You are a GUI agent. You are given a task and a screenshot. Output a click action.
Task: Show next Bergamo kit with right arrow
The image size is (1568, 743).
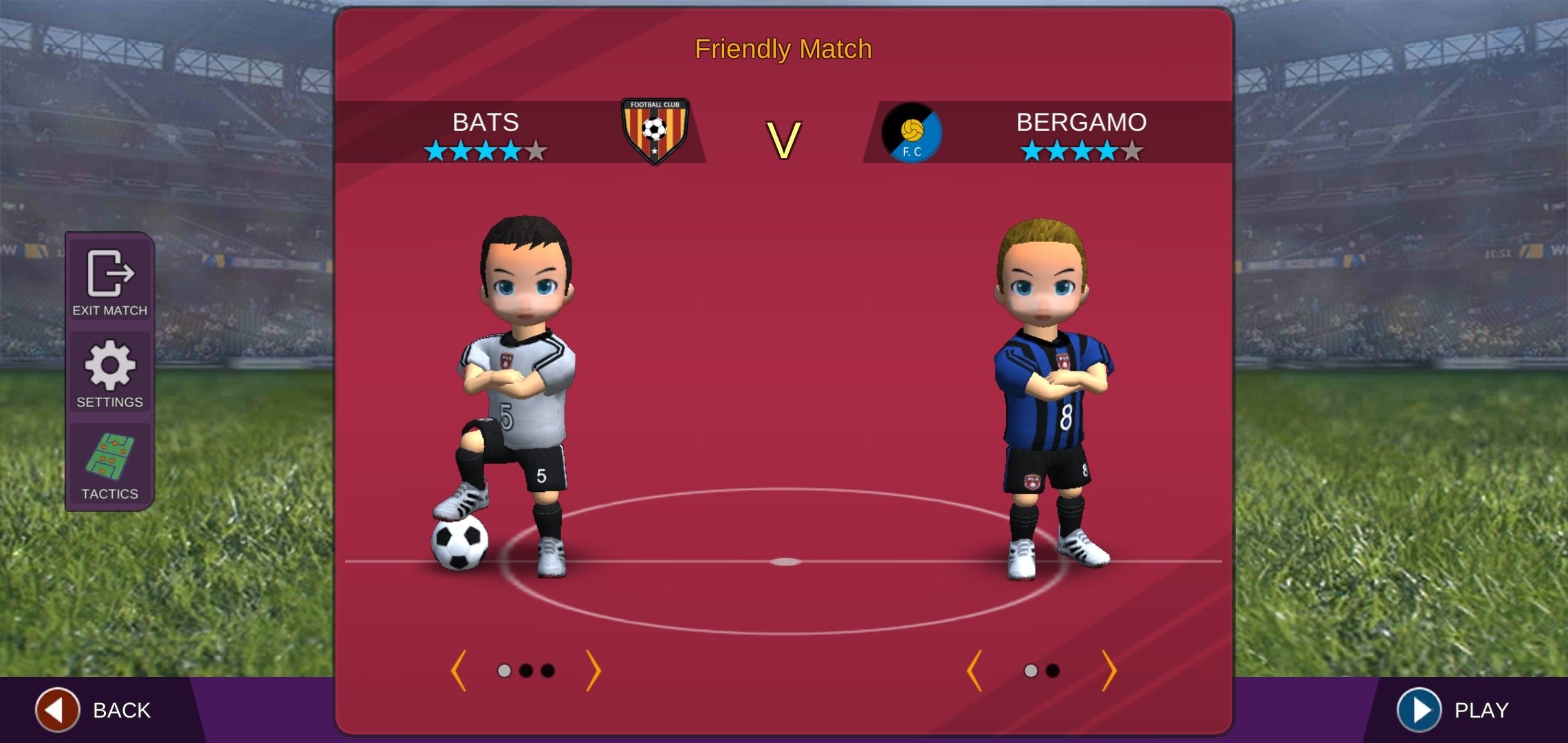(1109, 670)
